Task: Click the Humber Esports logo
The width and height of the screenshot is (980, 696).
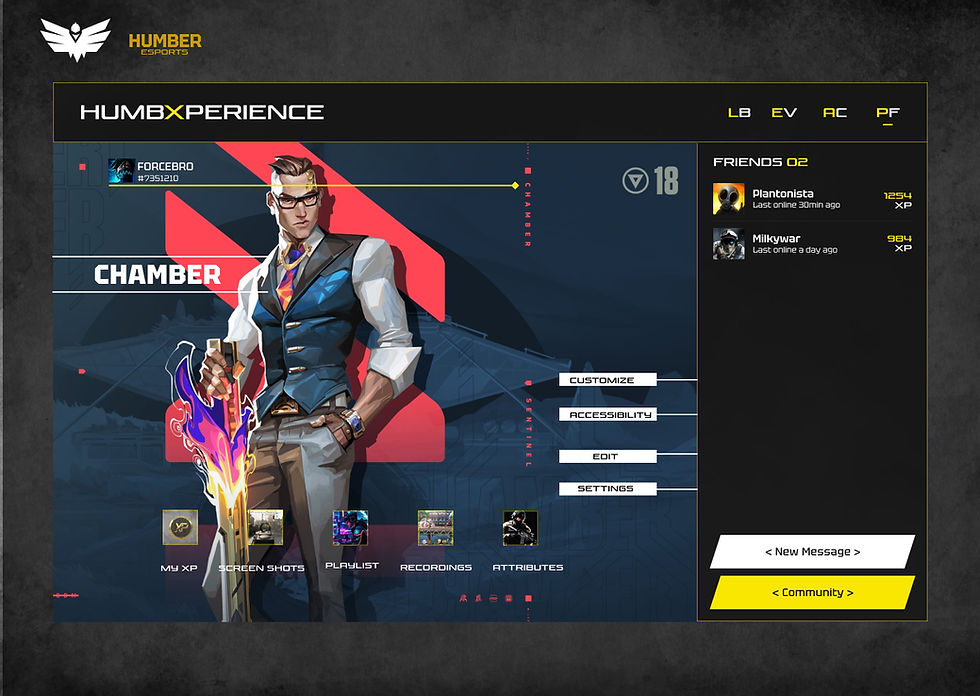Action: [120, 39]
